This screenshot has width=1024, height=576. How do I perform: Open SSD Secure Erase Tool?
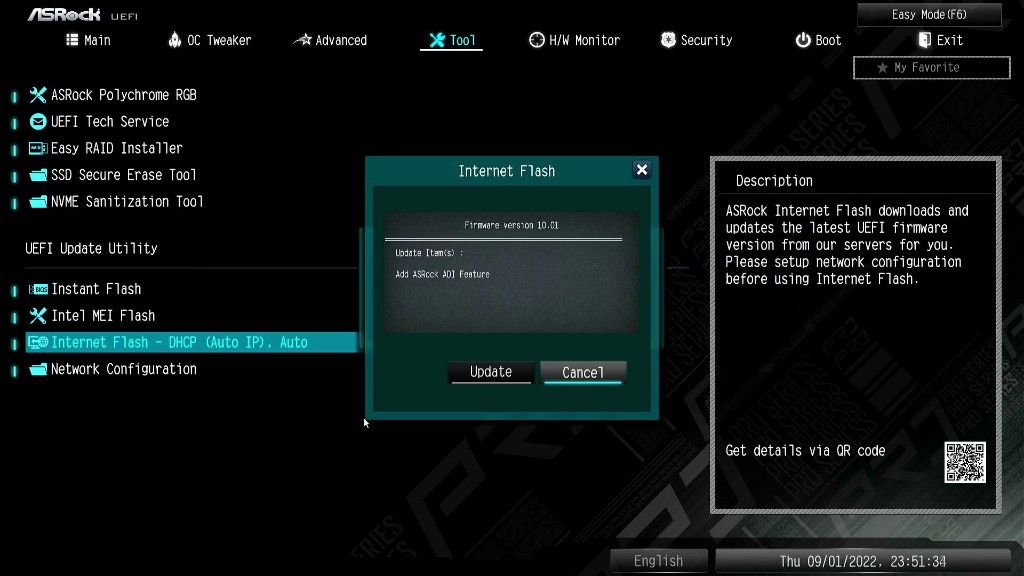[123, 175]
